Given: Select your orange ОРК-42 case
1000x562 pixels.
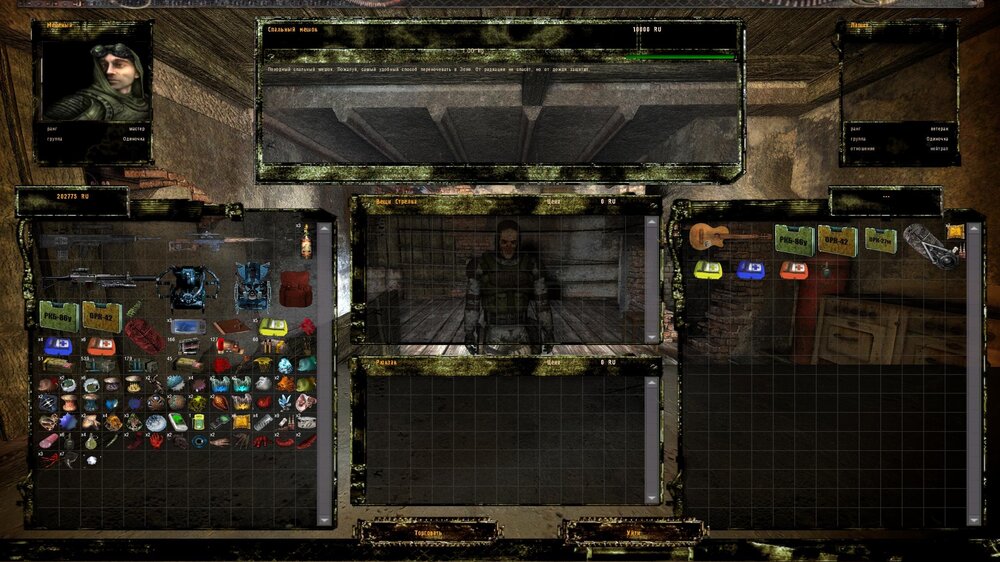Looking at the screenshot, I should pyautogui.click(x=102, y=316).
